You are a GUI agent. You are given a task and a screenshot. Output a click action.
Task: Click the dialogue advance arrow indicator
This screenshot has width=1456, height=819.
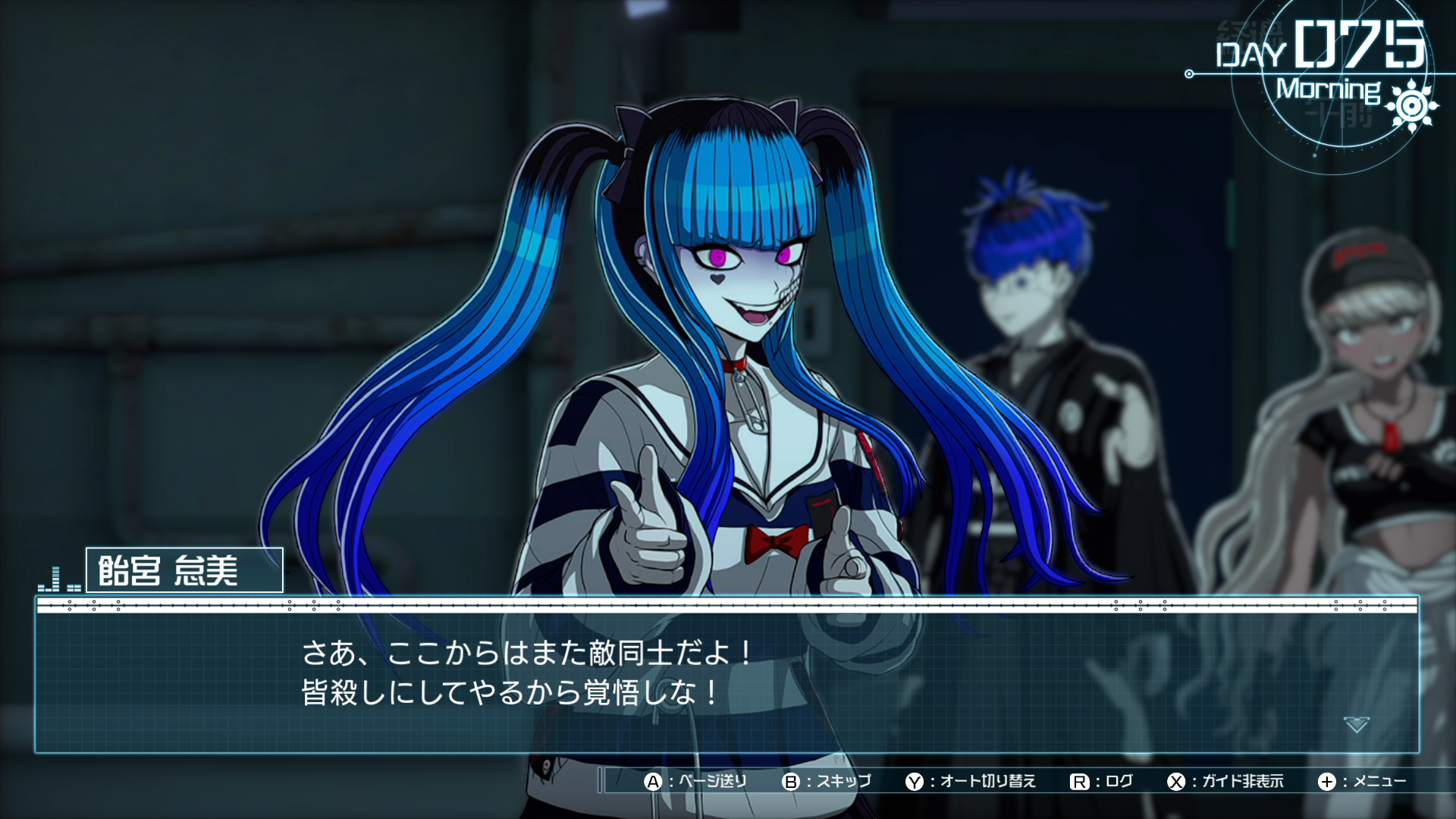tap(1356, 725)
